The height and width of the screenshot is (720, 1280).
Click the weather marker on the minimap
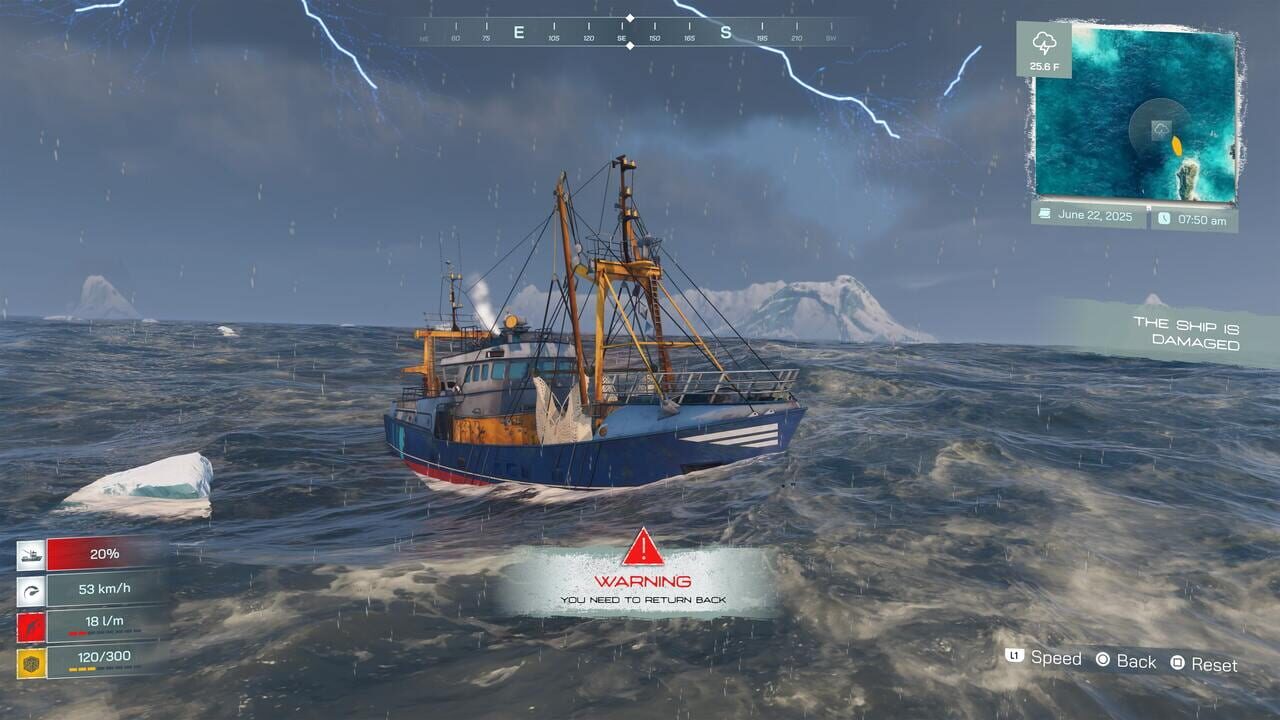tap(1160, 128)
